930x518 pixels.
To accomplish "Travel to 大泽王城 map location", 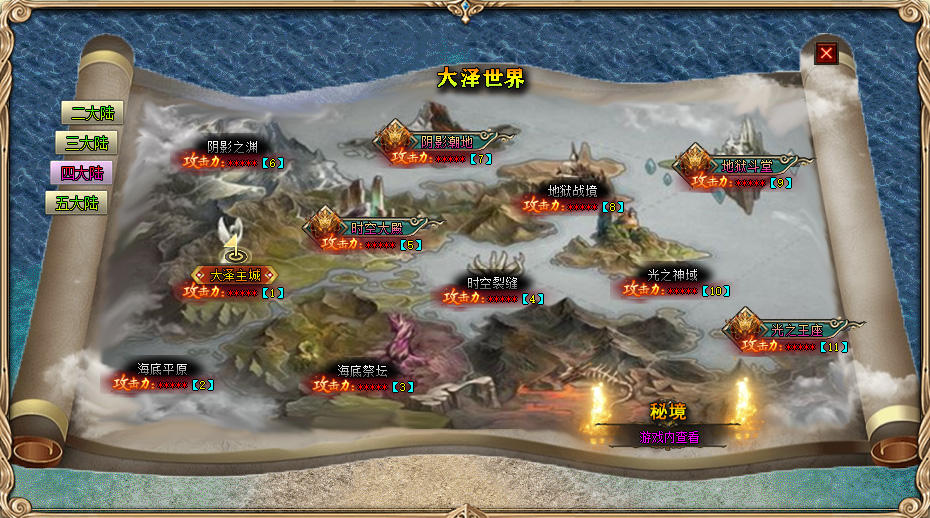I will (234, 275).
